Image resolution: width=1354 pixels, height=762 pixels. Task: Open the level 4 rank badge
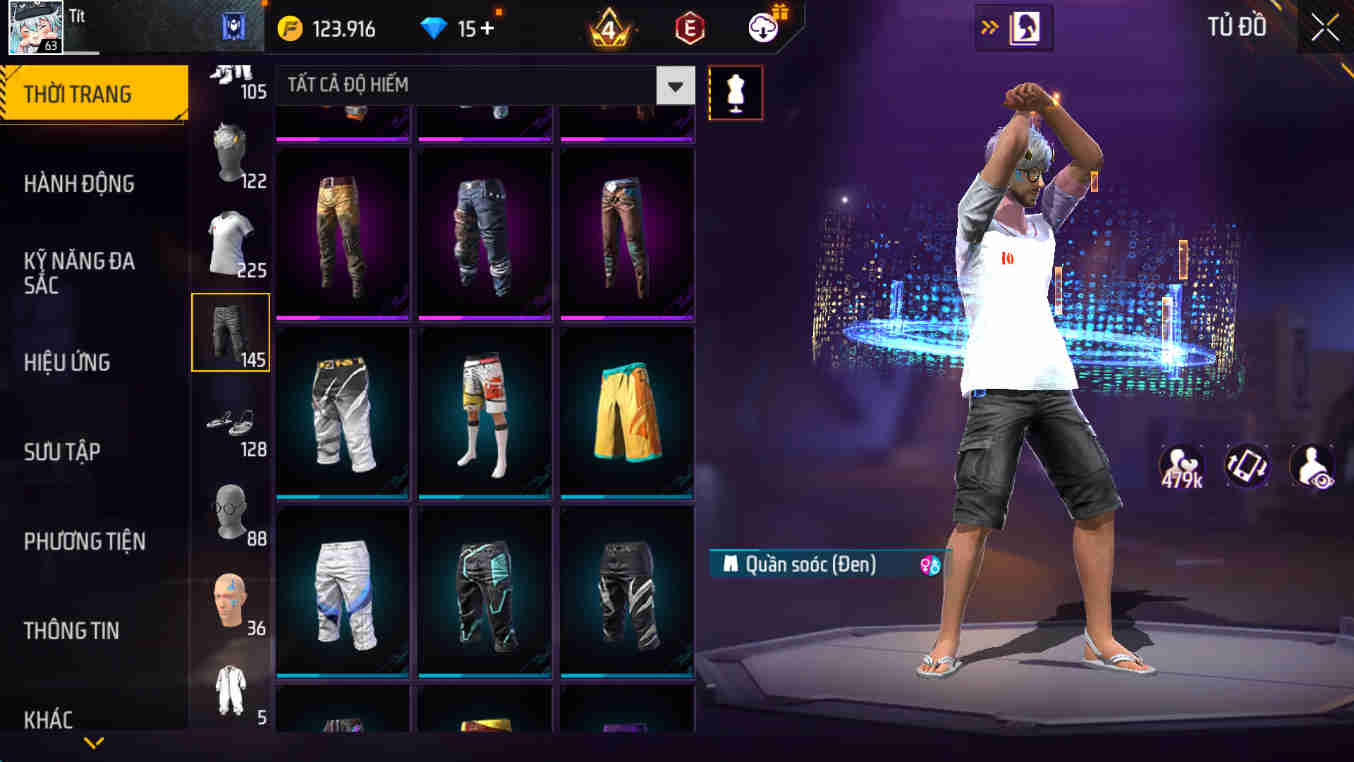609,27
